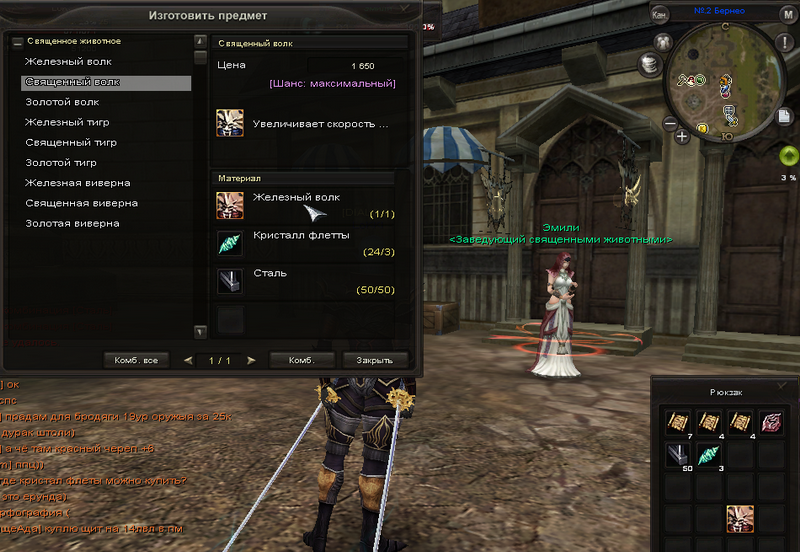The width and height of the screenshot is (800, 552).
Task: Zoom out the minimap with minus button
Action: [669, 124]
